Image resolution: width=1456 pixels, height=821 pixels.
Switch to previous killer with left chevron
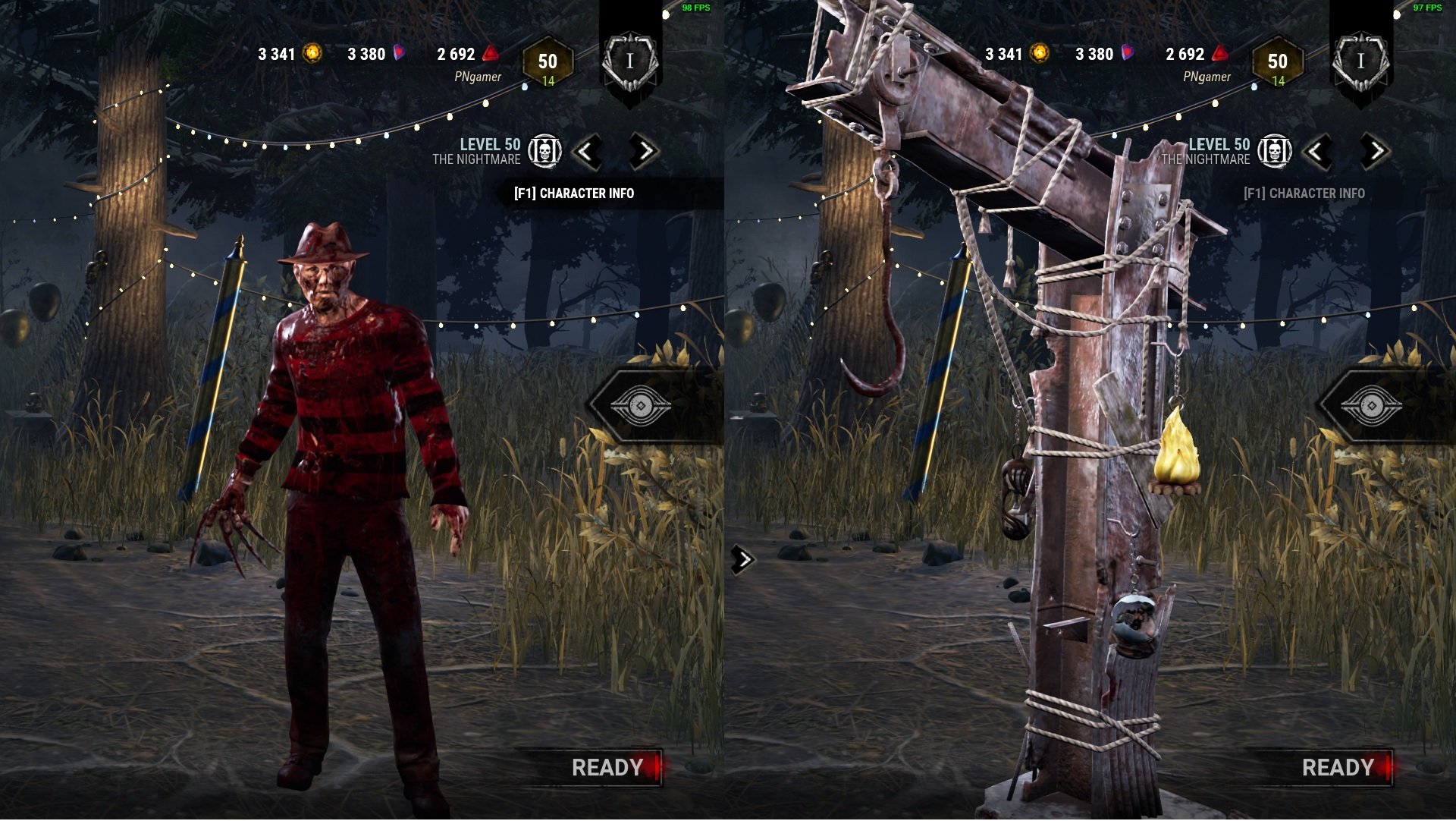click(588, 152)
